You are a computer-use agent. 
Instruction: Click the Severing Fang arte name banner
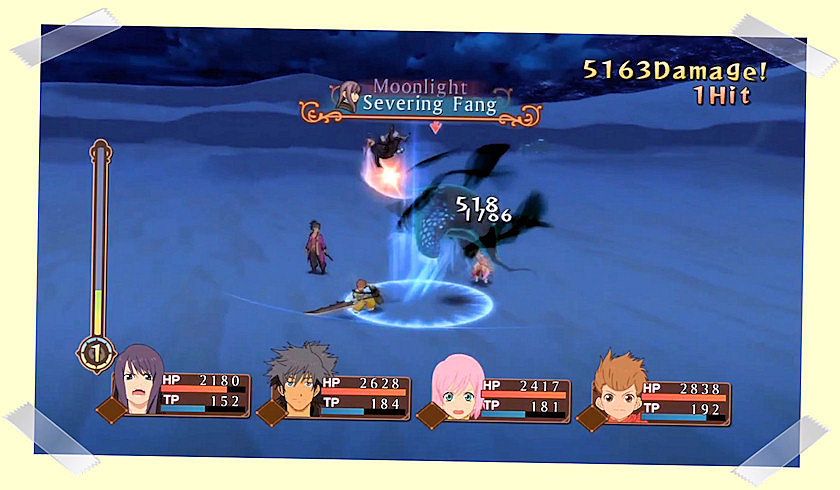click(430, 104)
